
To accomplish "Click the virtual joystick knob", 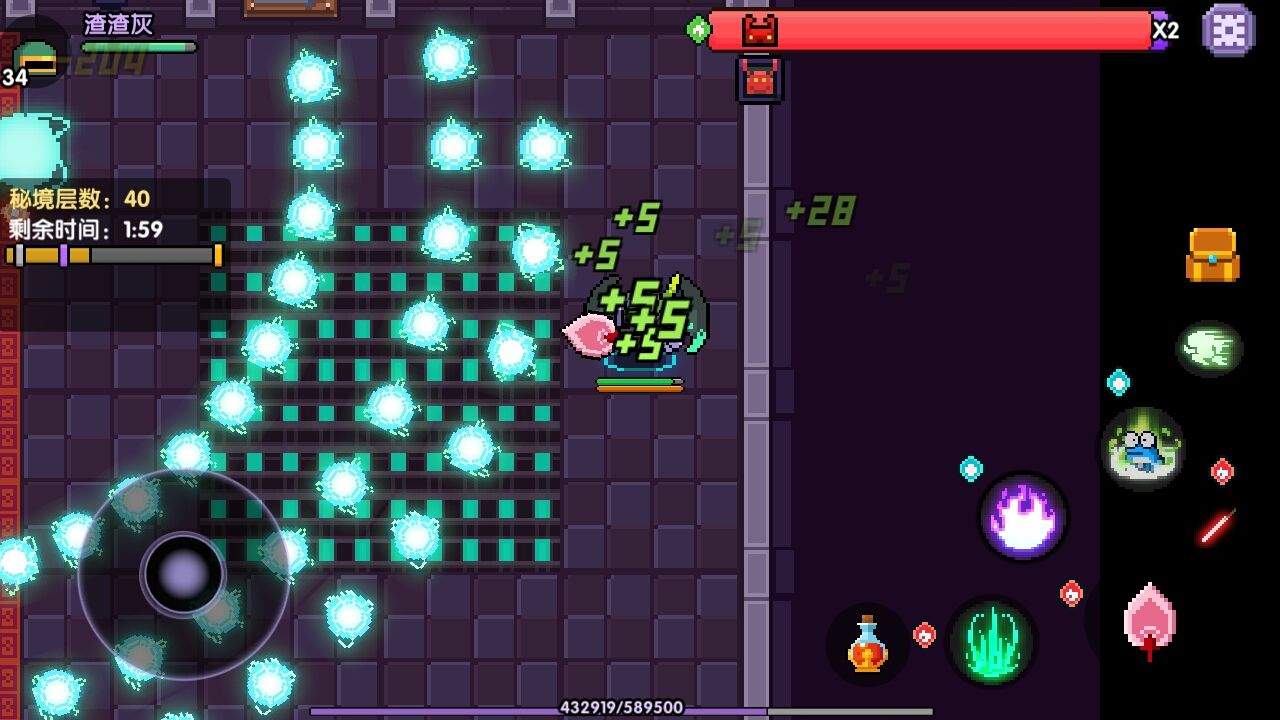I will pyautogui.click(x=183, y=574).
